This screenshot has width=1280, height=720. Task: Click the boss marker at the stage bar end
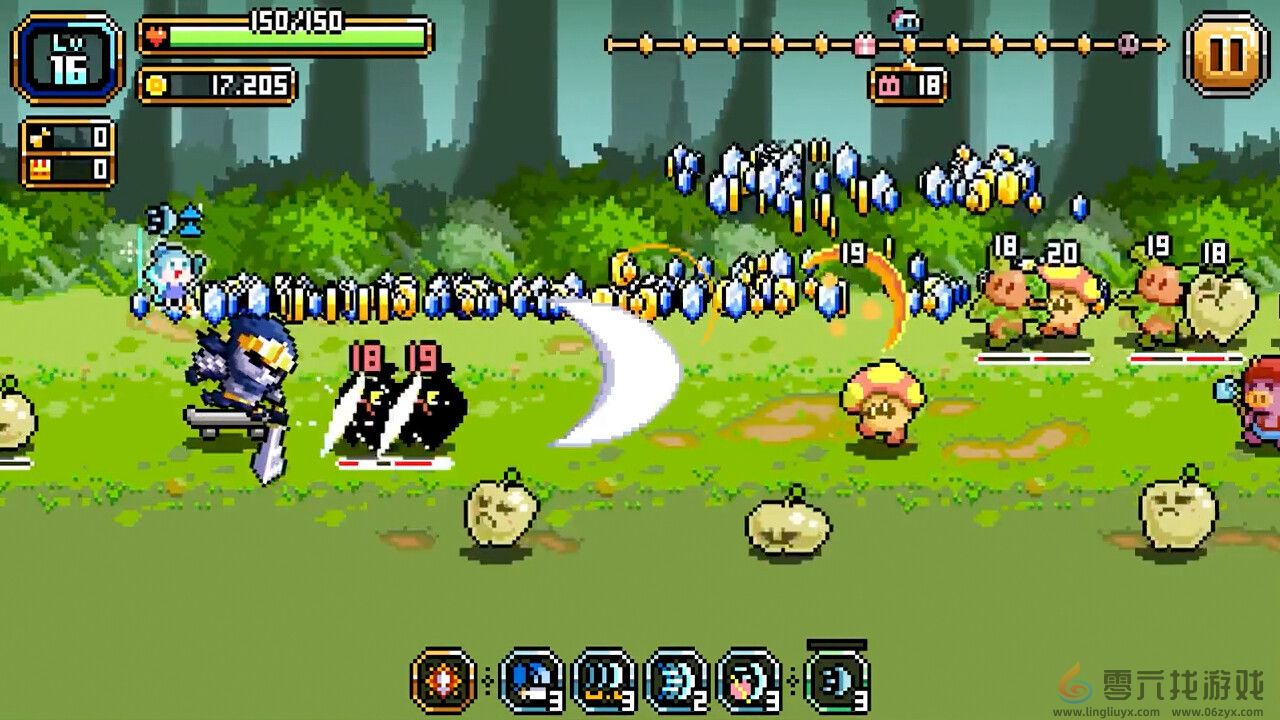pyautogui.click(x=1128, y=46)
